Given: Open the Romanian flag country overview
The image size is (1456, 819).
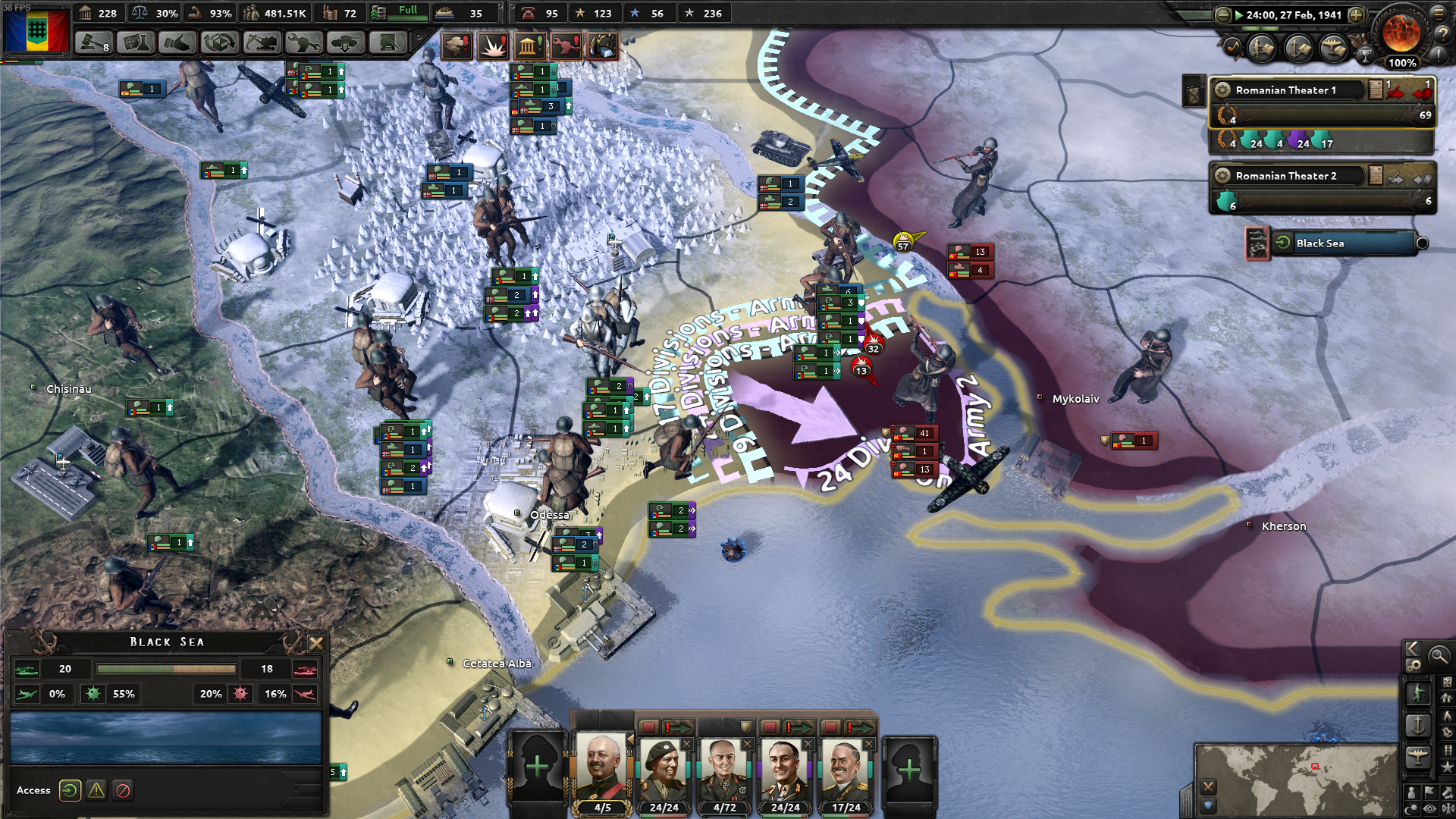Looking at the screenshot, I should tap(36, 30).
